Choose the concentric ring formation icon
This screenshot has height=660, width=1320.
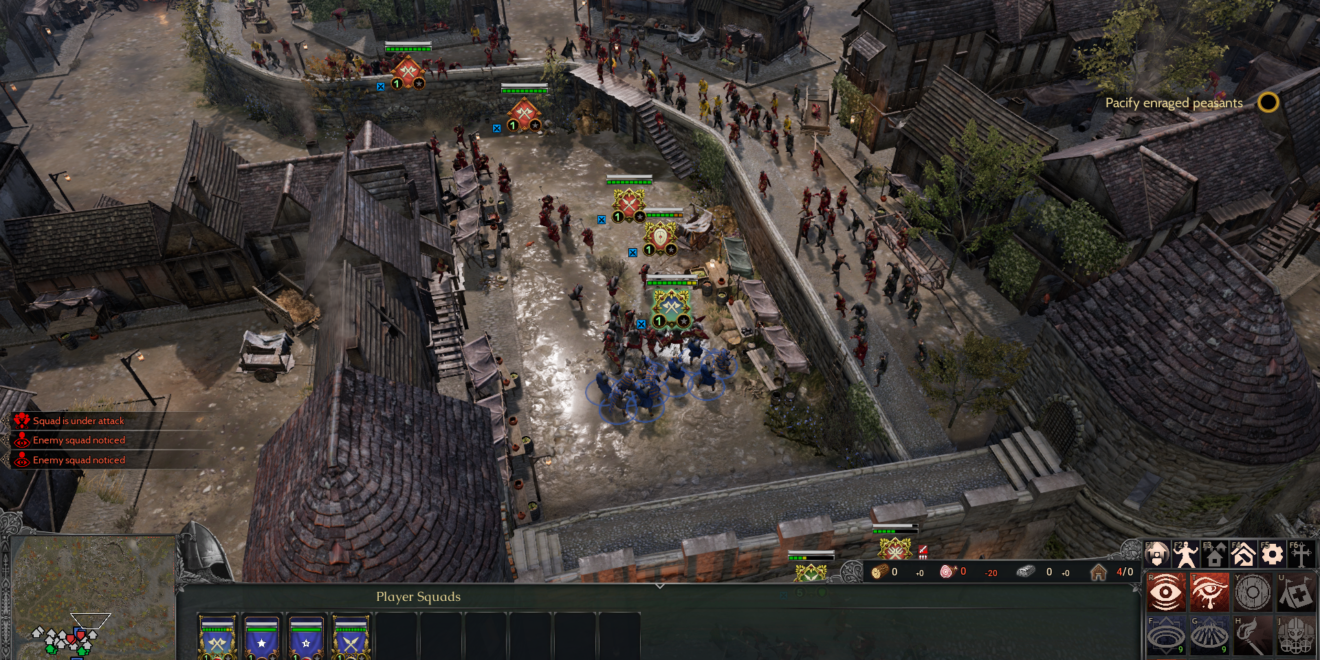1165,635
